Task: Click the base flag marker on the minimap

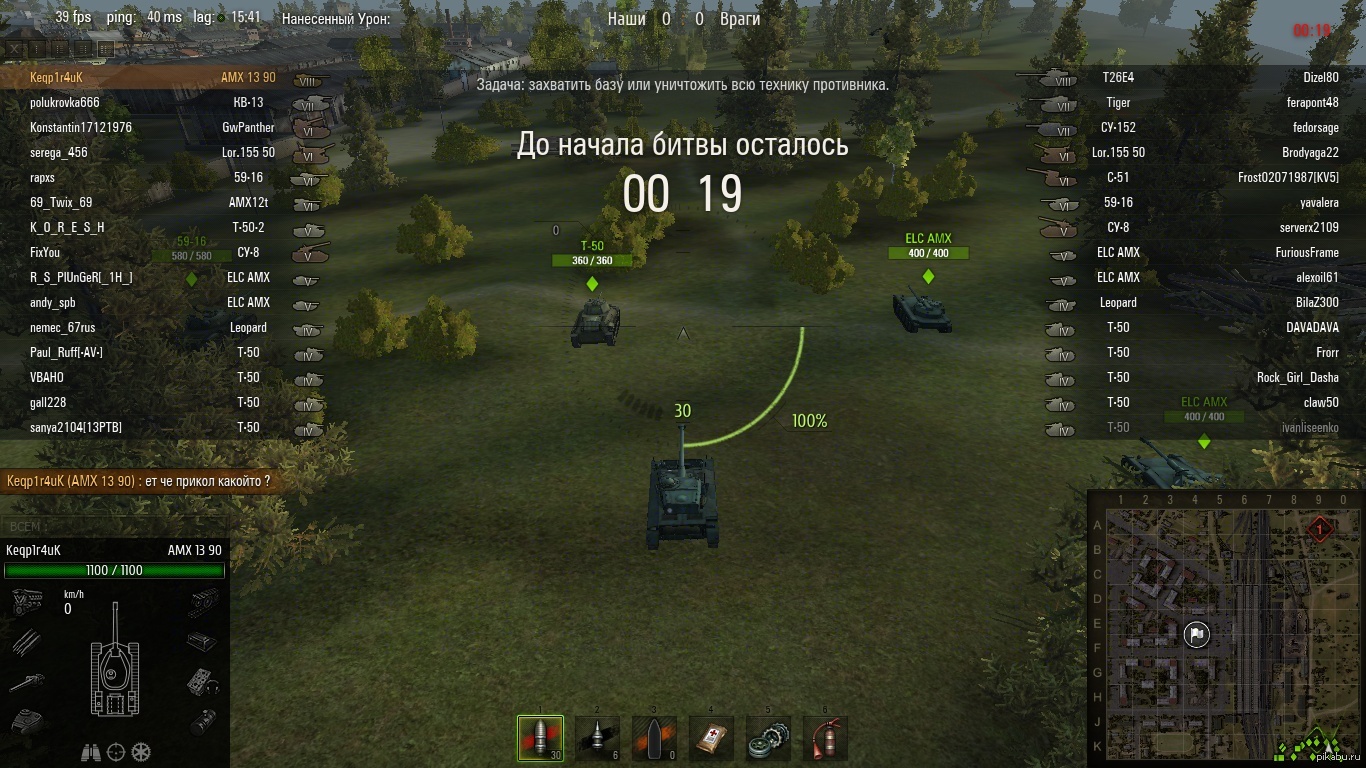Action: pyautogui.click(x=1196, y=634)
